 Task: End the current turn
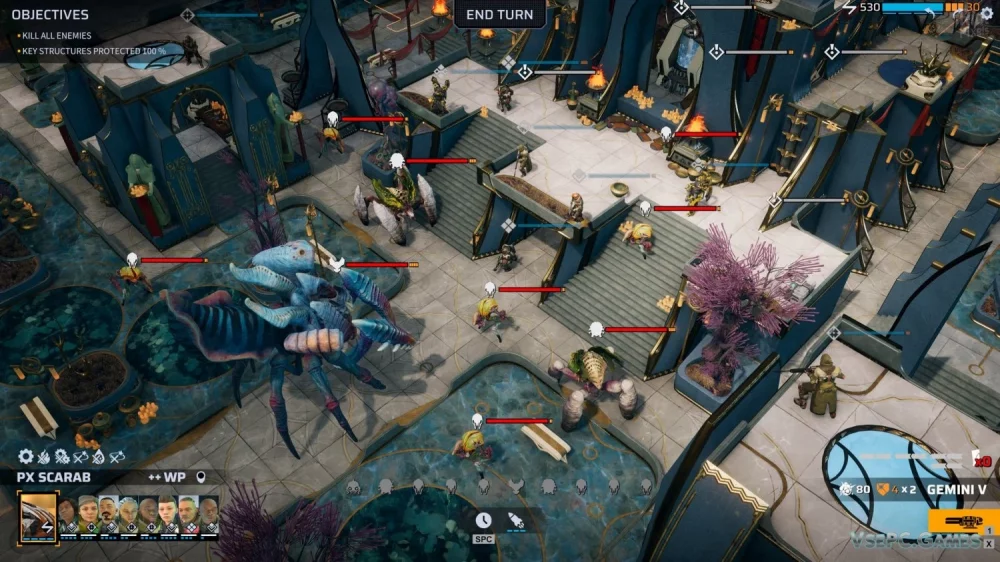coord(499,14)
